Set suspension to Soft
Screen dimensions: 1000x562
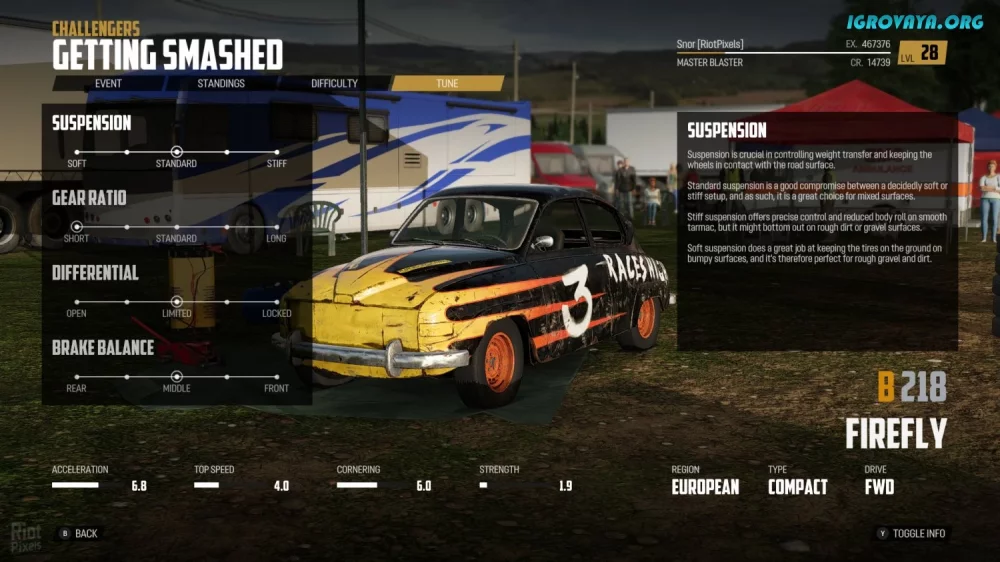[x=77, y=152]
